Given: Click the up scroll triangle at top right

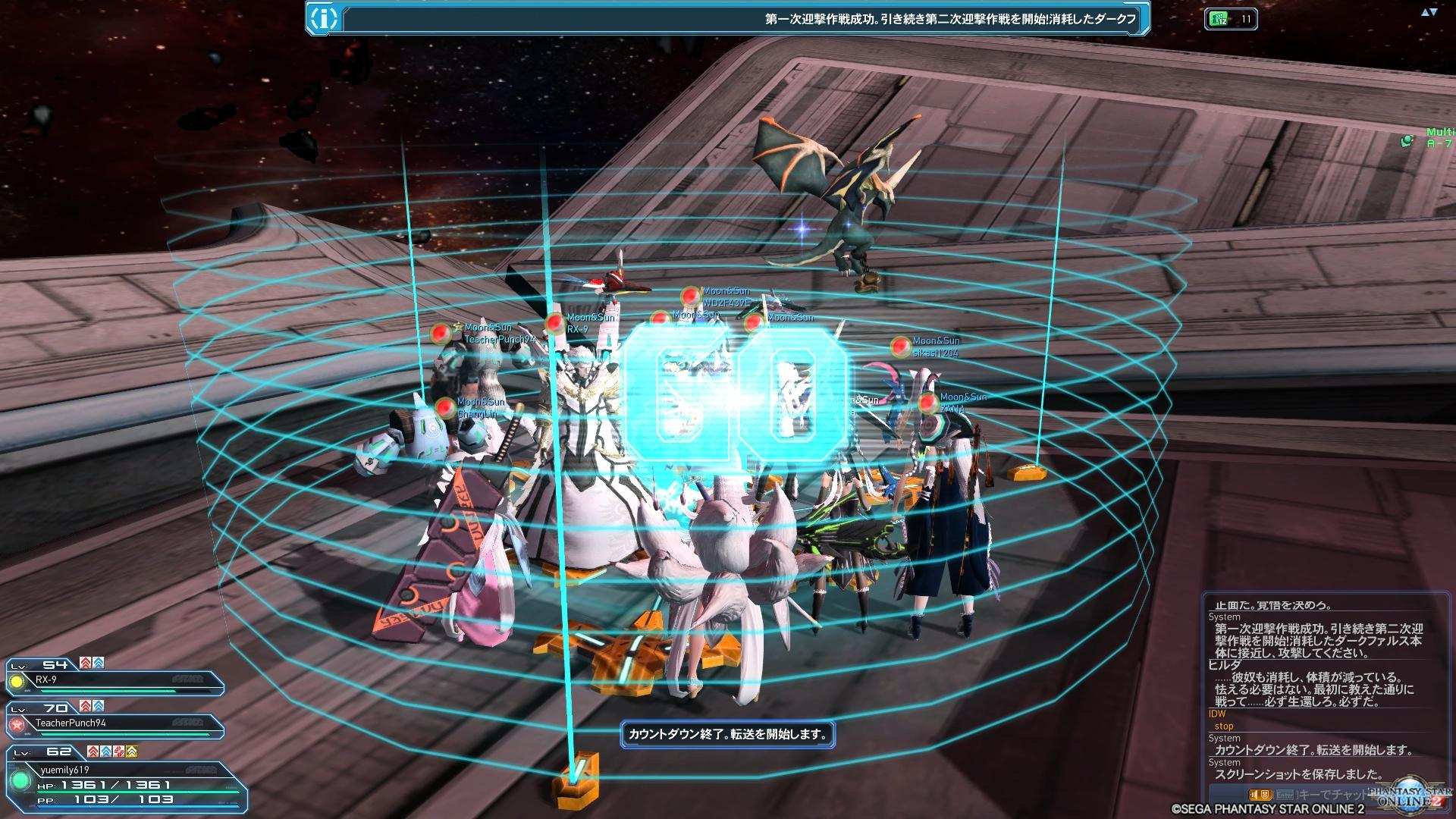Looking at the screenshot, I should click(1425, 12).
